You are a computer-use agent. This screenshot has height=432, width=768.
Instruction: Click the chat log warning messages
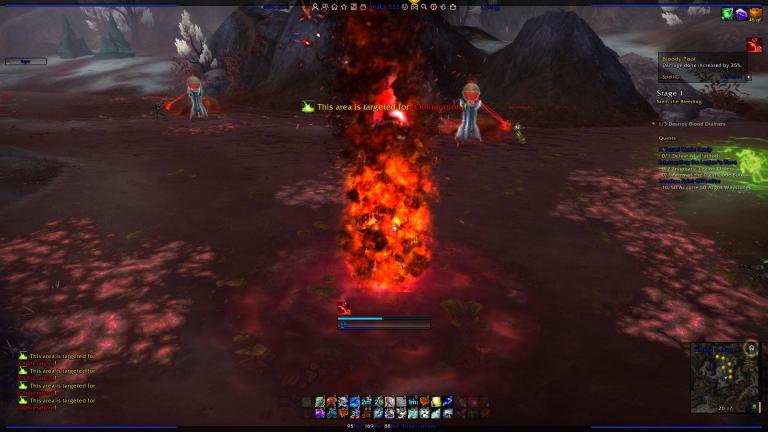pos(58,381)
